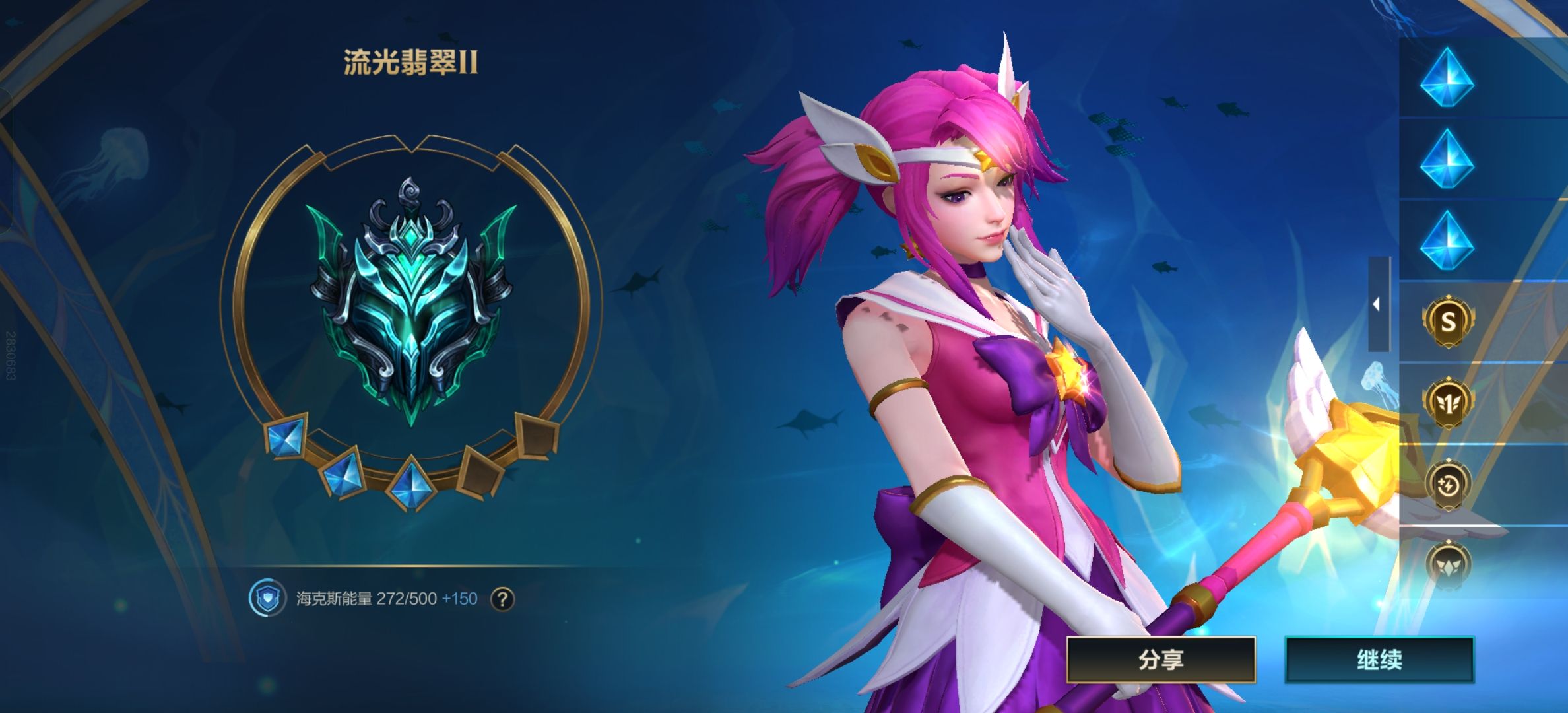1568x713 pixels.
Task: Click the 海克斯能量 shield icon
Action: (x=266, y=599)
